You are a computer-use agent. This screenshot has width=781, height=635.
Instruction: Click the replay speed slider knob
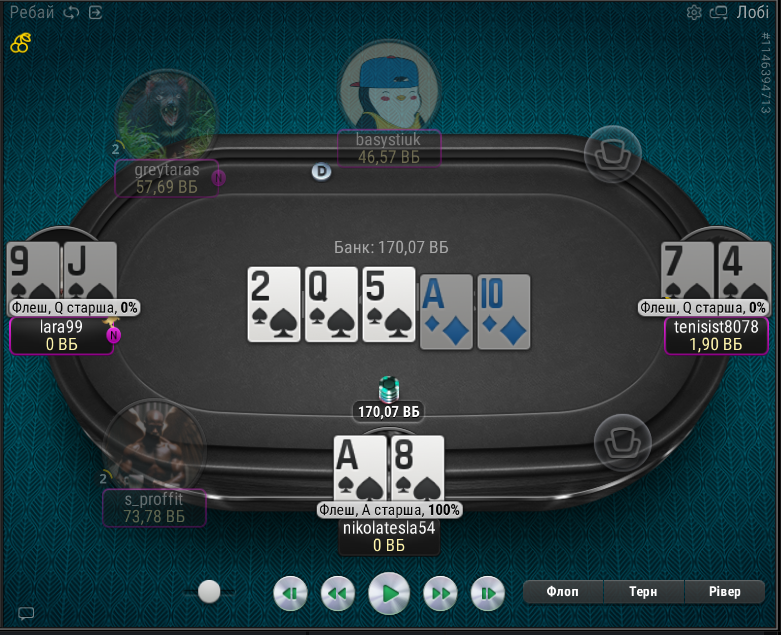(x=209, y=592)
